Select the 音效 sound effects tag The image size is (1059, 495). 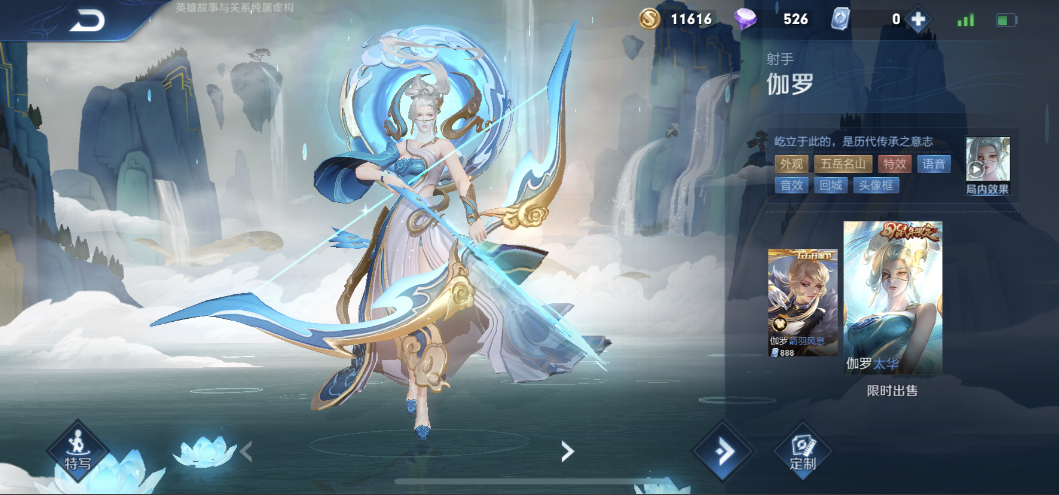(792, 185)
